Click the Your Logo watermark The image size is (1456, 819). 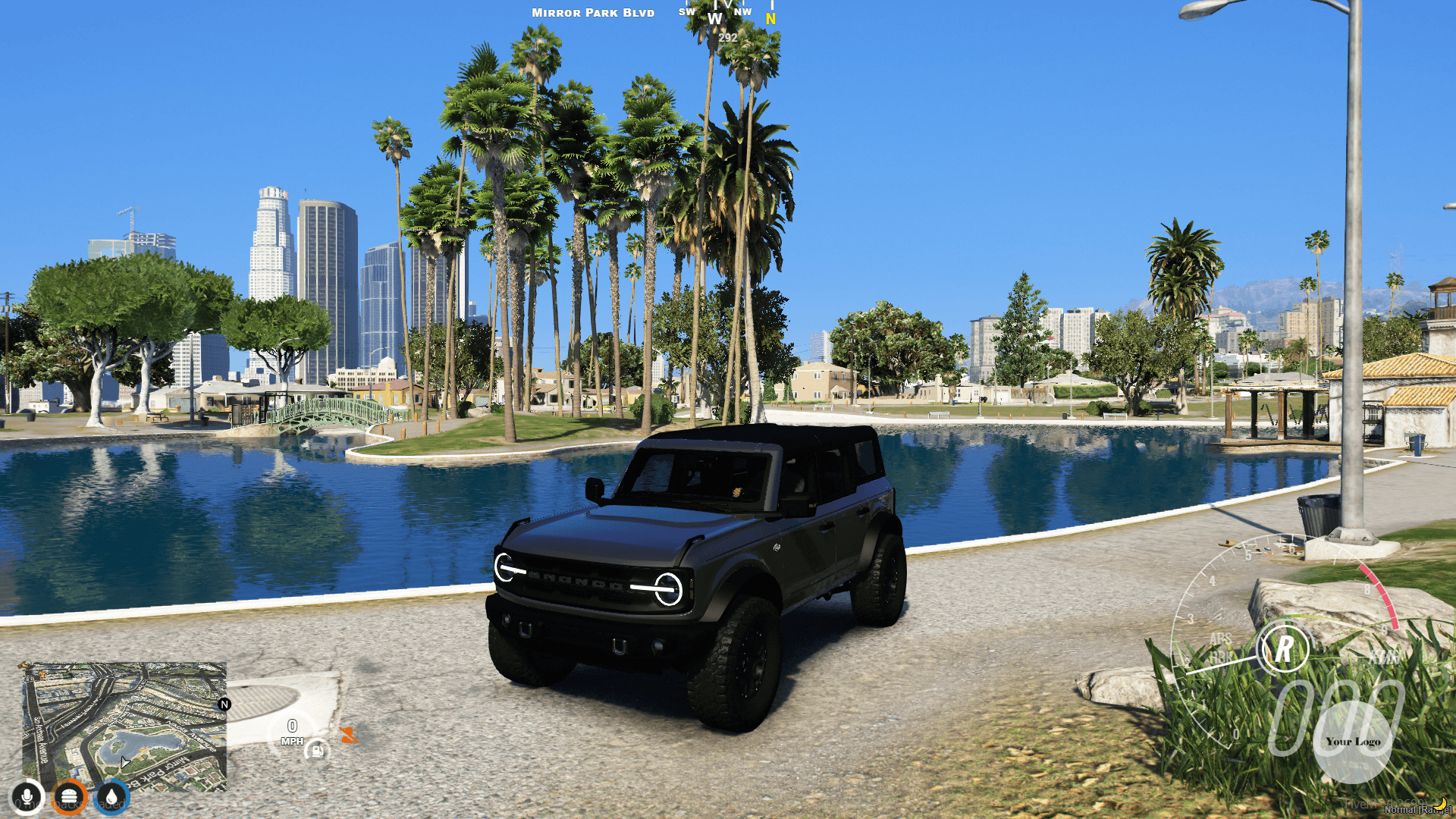coord(1354,742)
